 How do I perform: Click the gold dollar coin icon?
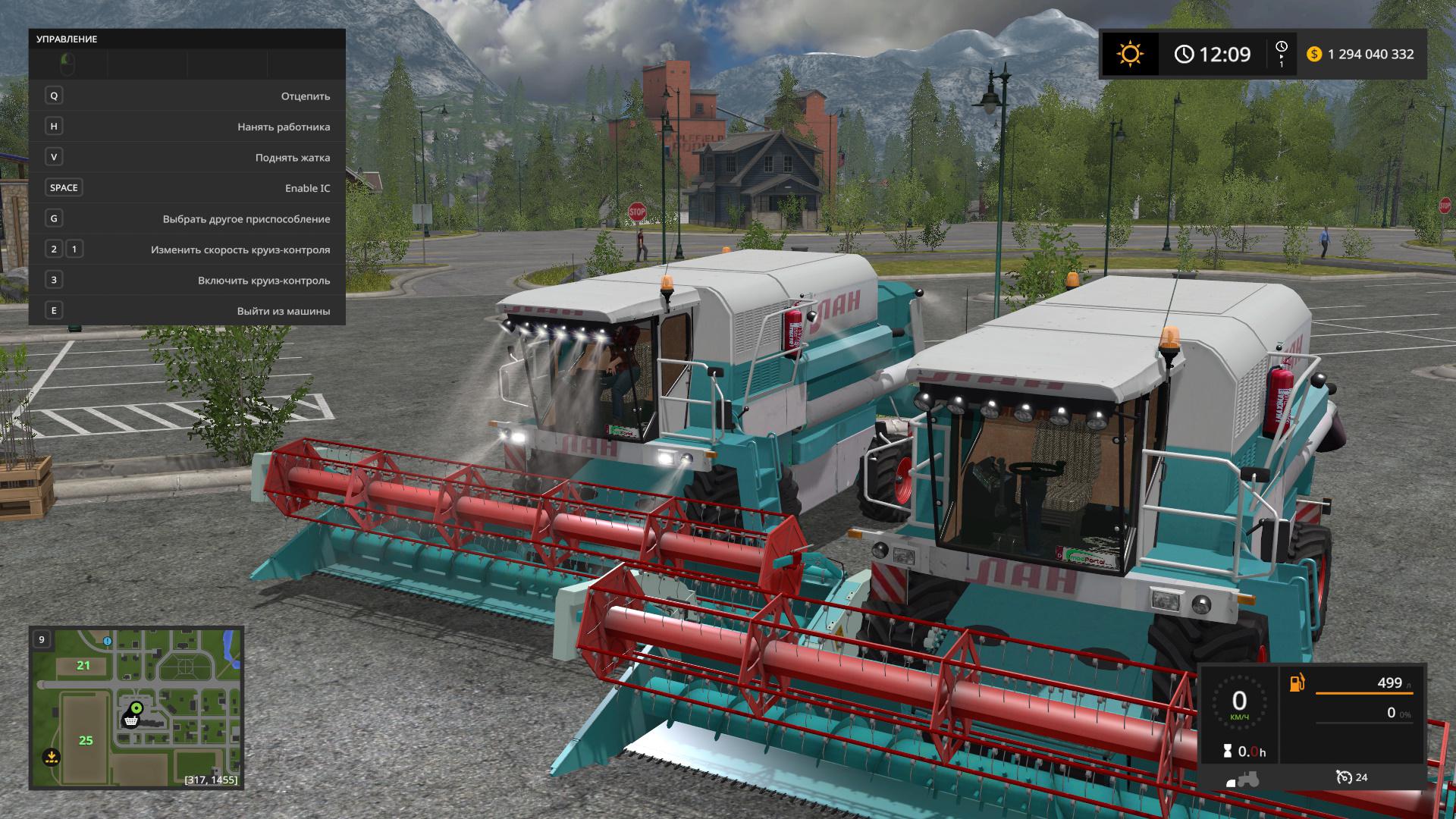1314,54
